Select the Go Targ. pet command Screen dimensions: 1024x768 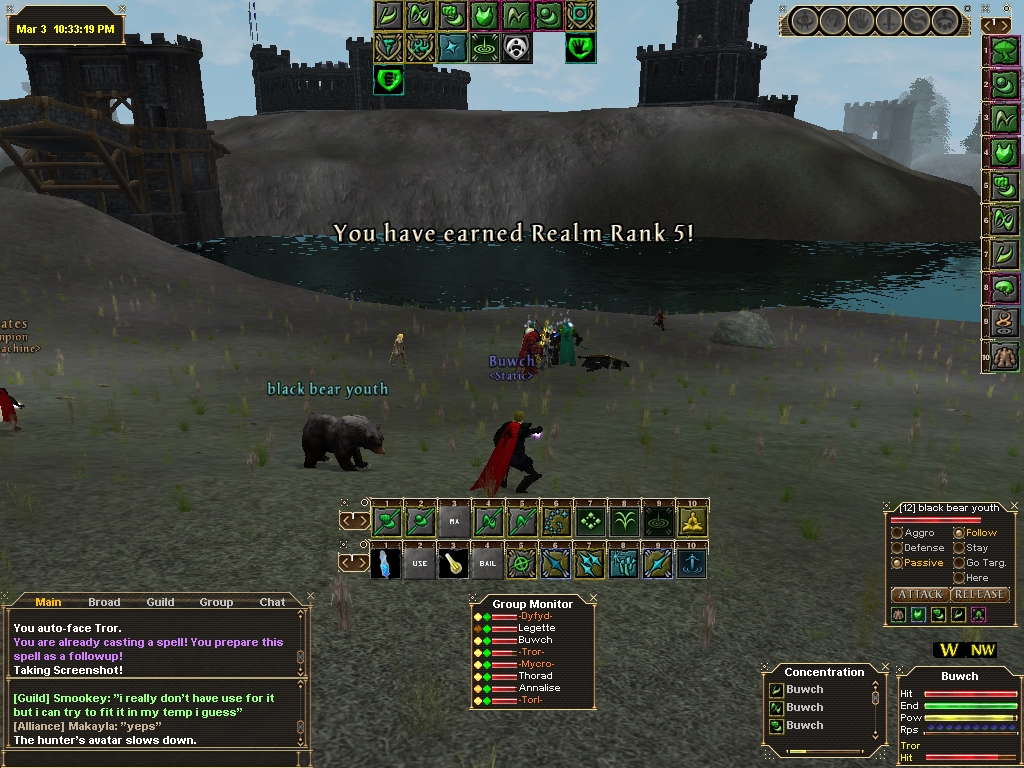pyautogui.click(x=959, y=563)
